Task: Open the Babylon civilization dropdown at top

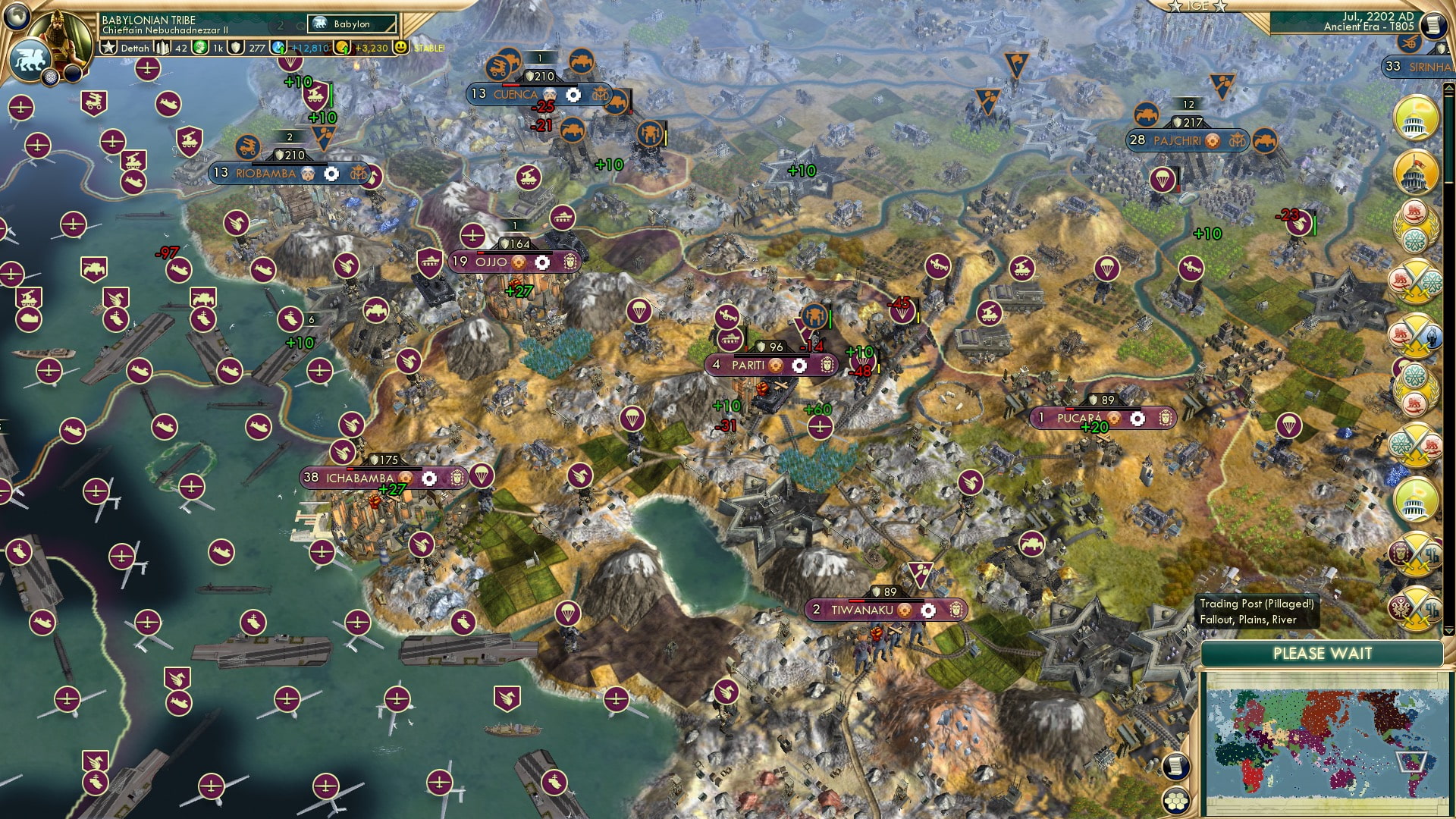Action: (351, 24)
